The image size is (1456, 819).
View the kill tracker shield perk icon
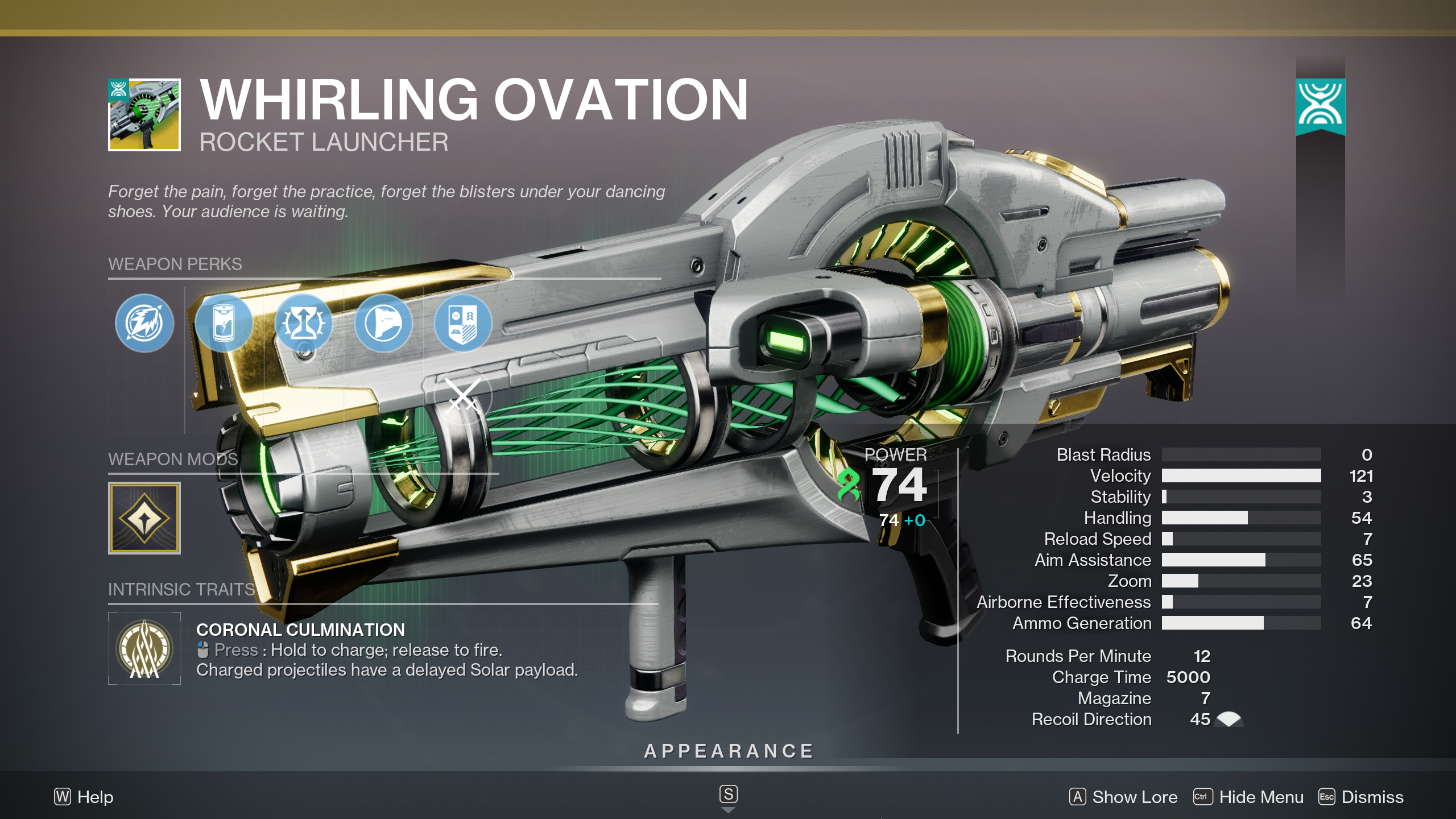point(463,322)
